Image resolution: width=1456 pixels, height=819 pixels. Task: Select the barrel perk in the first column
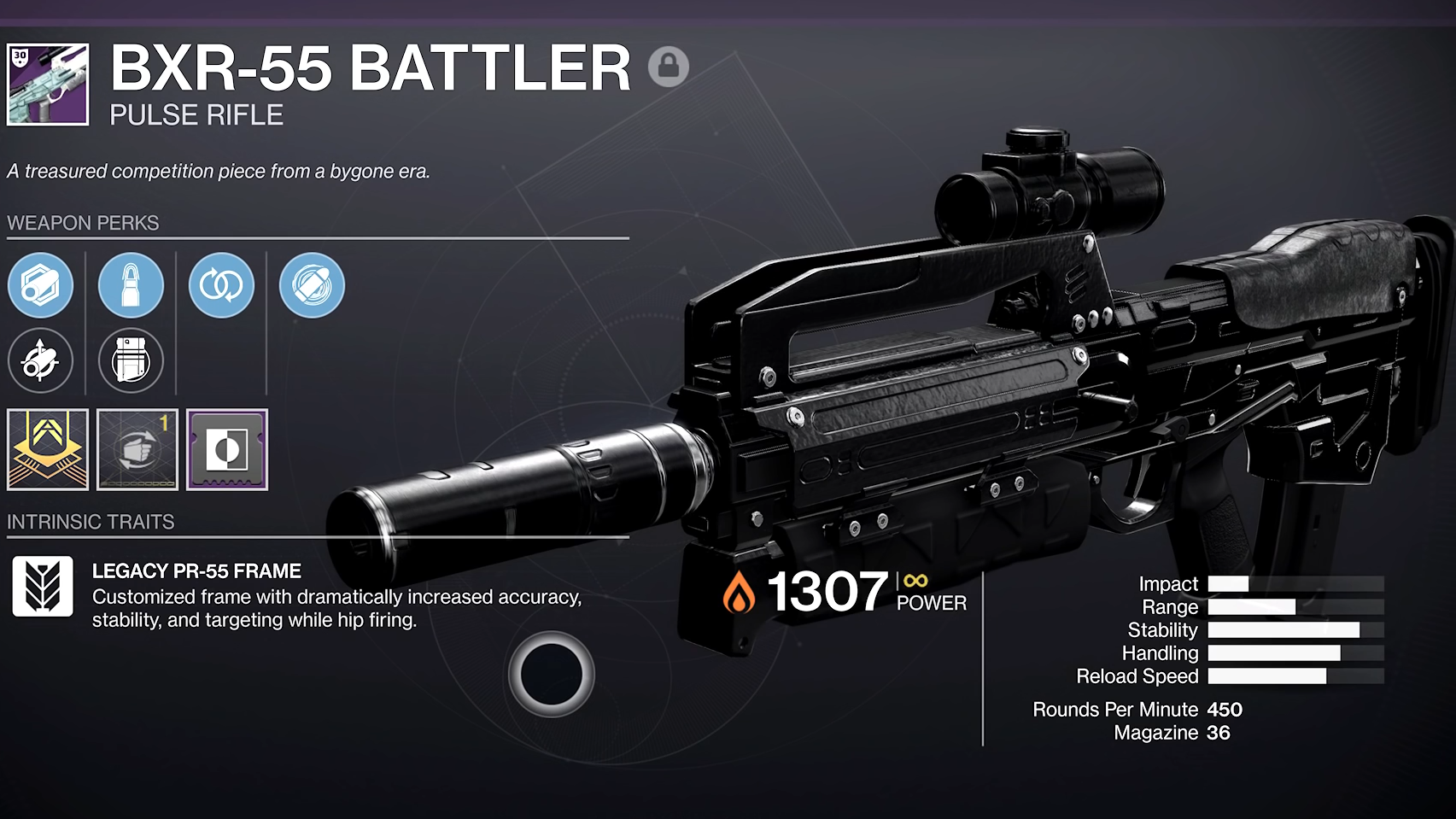(41, 287)
